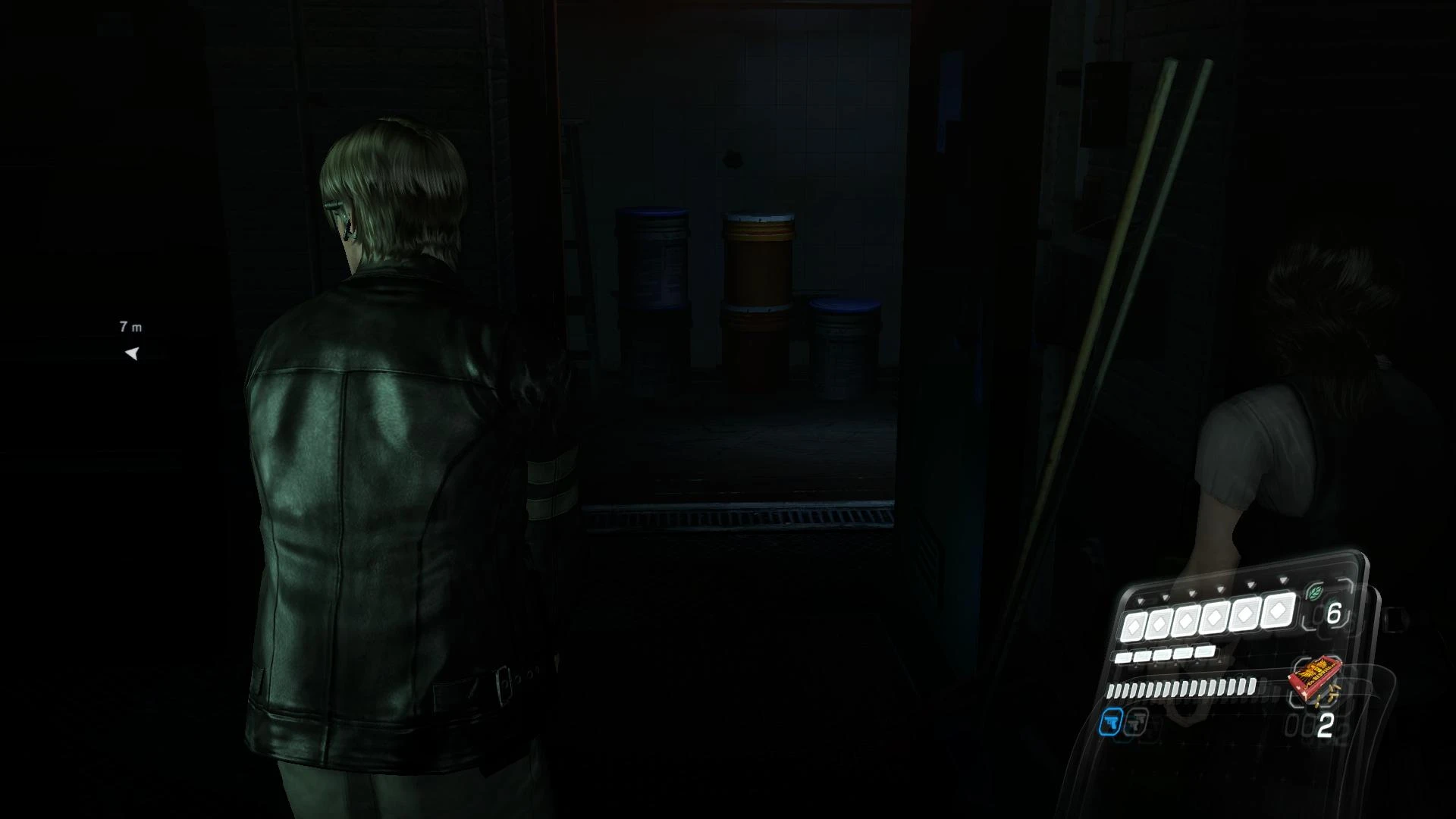Click the green herb leaf icon
The height and width of the screenshot is (819, 1456).
tap(1314, 594)
